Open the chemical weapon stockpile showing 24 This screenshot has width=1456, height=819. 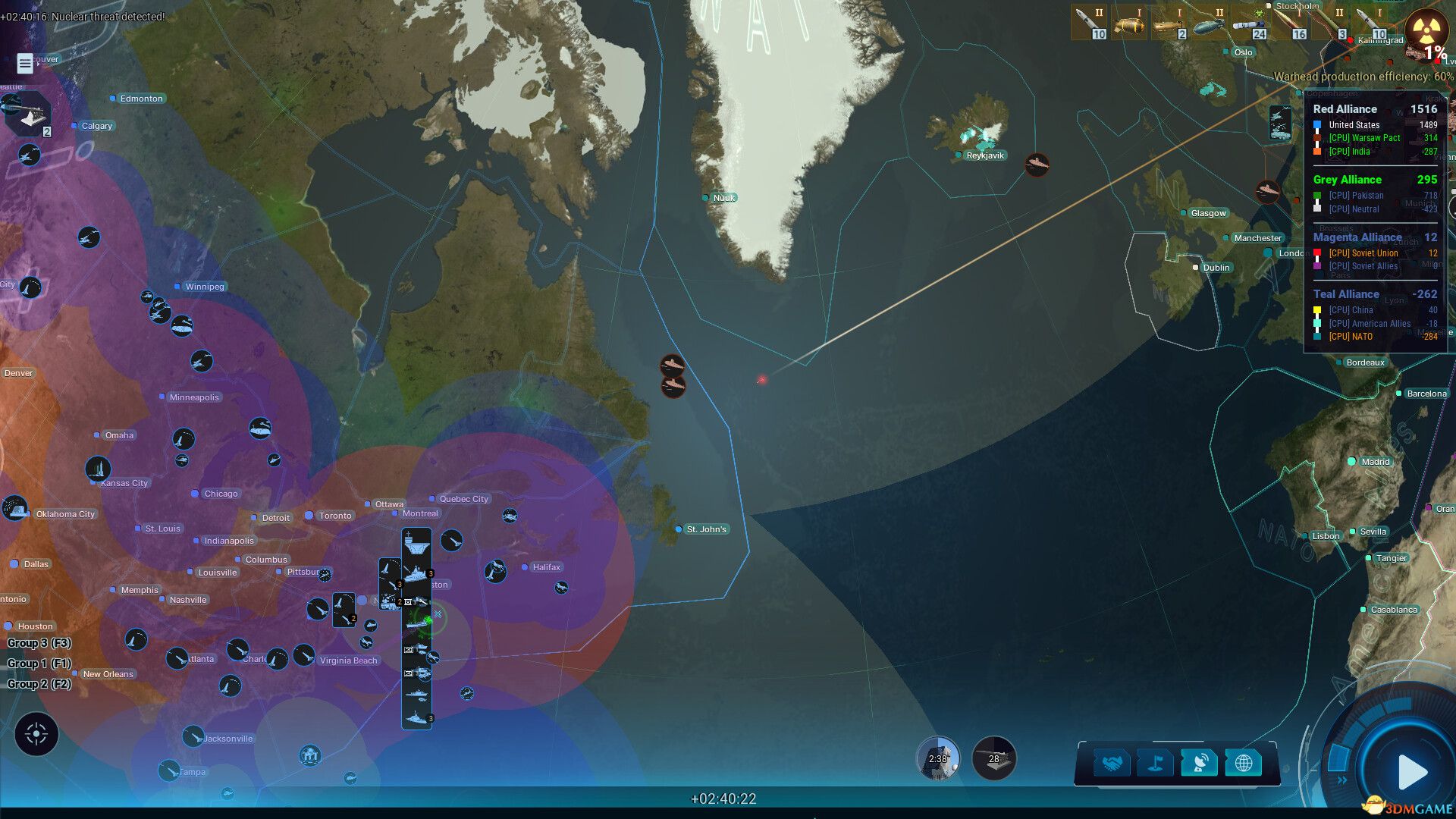tap(1250, 23)
